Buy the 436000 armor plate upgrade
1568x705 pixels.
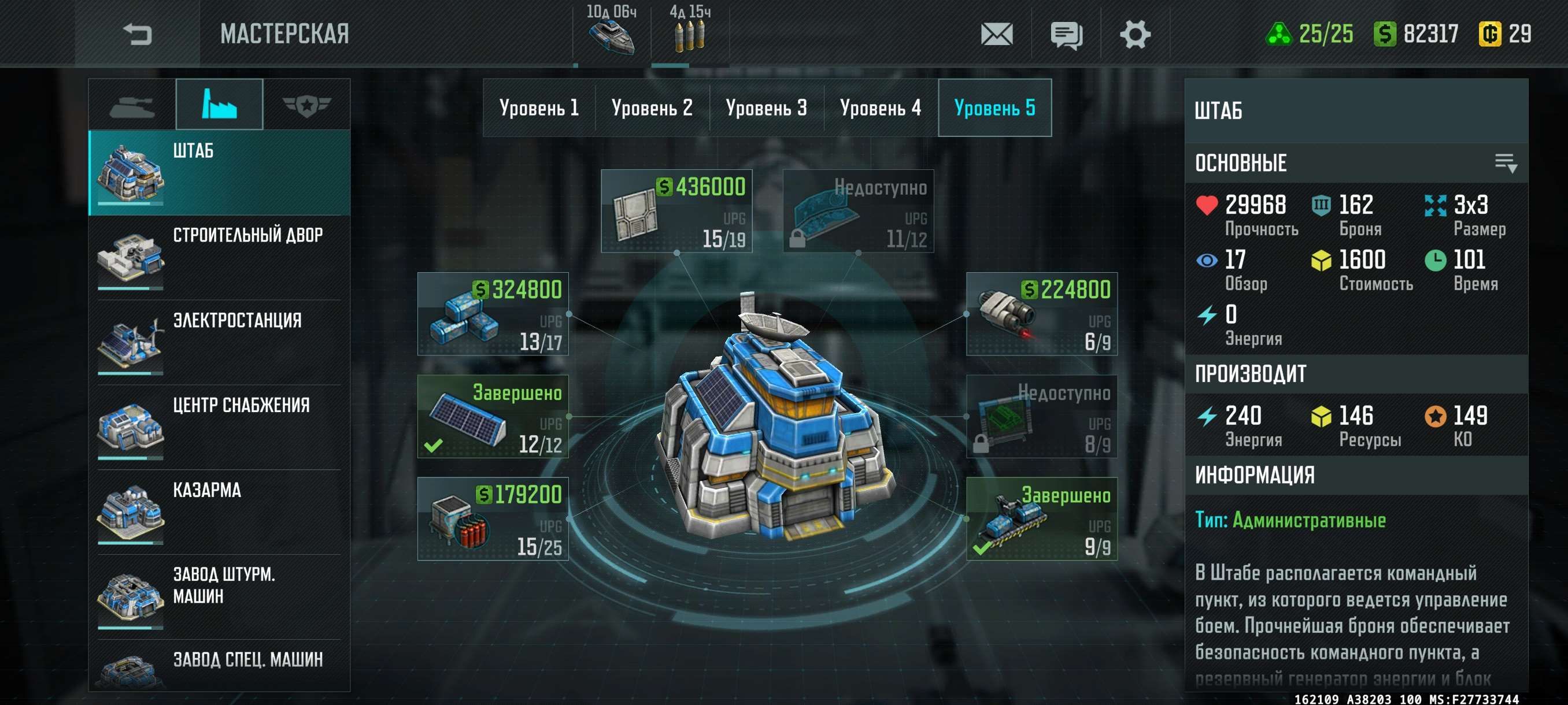[x=676, y=211]
